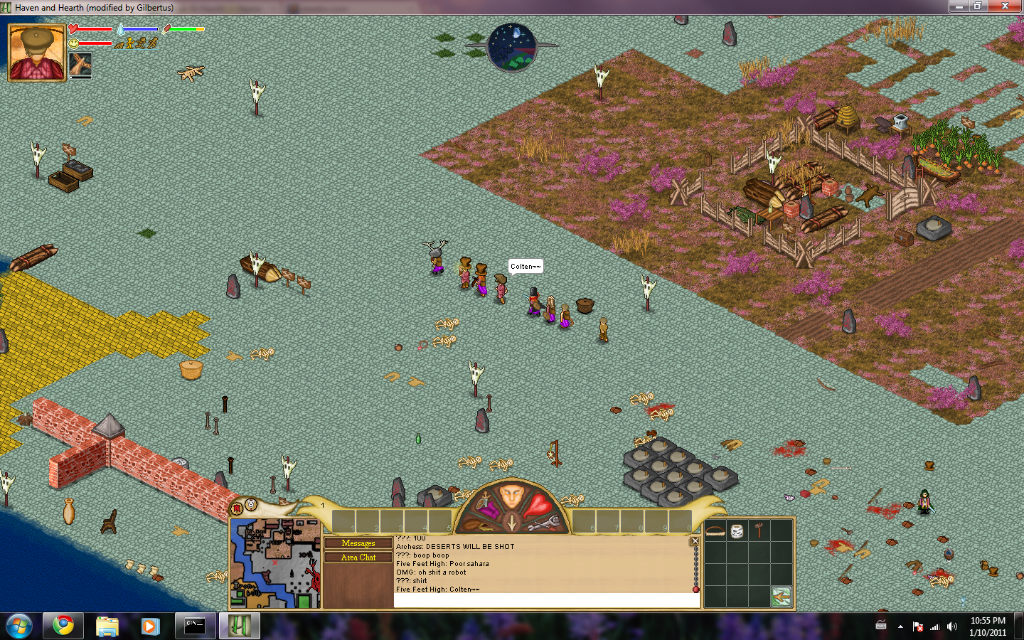Set movement speed to crawl
The width and height of the screenshot is (1024, 640).
coord(117,43)
